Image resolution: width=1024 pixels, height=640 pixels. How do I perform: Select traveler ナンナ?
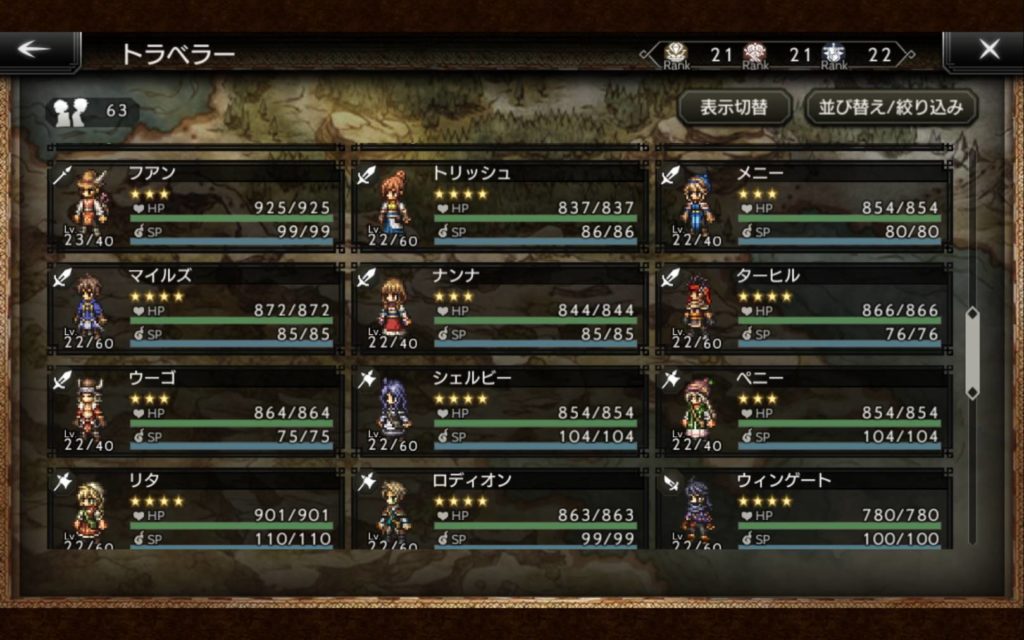(x=499, y=308)
